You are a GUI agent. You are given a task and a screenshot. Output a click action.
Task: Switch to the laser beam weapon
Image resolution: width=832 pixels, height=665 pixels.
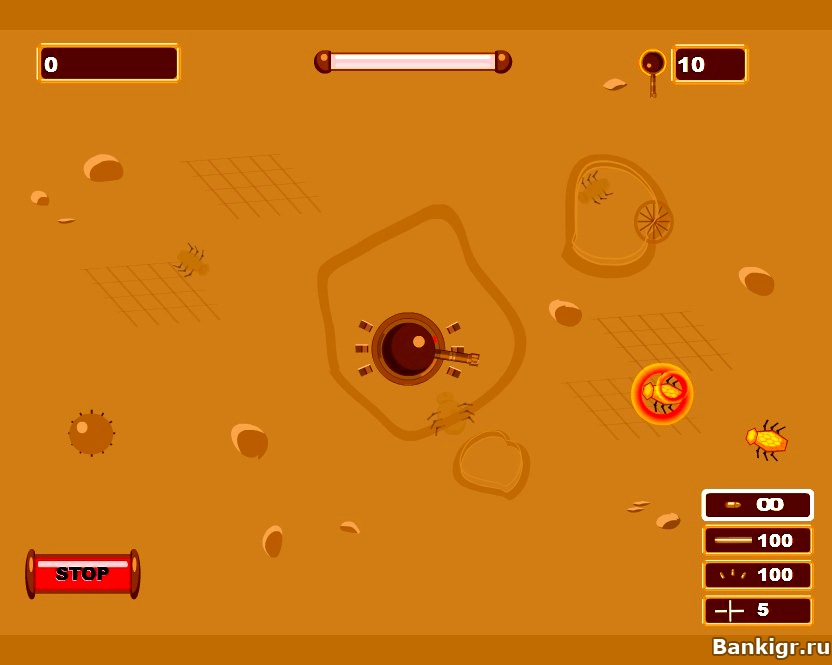757,540
